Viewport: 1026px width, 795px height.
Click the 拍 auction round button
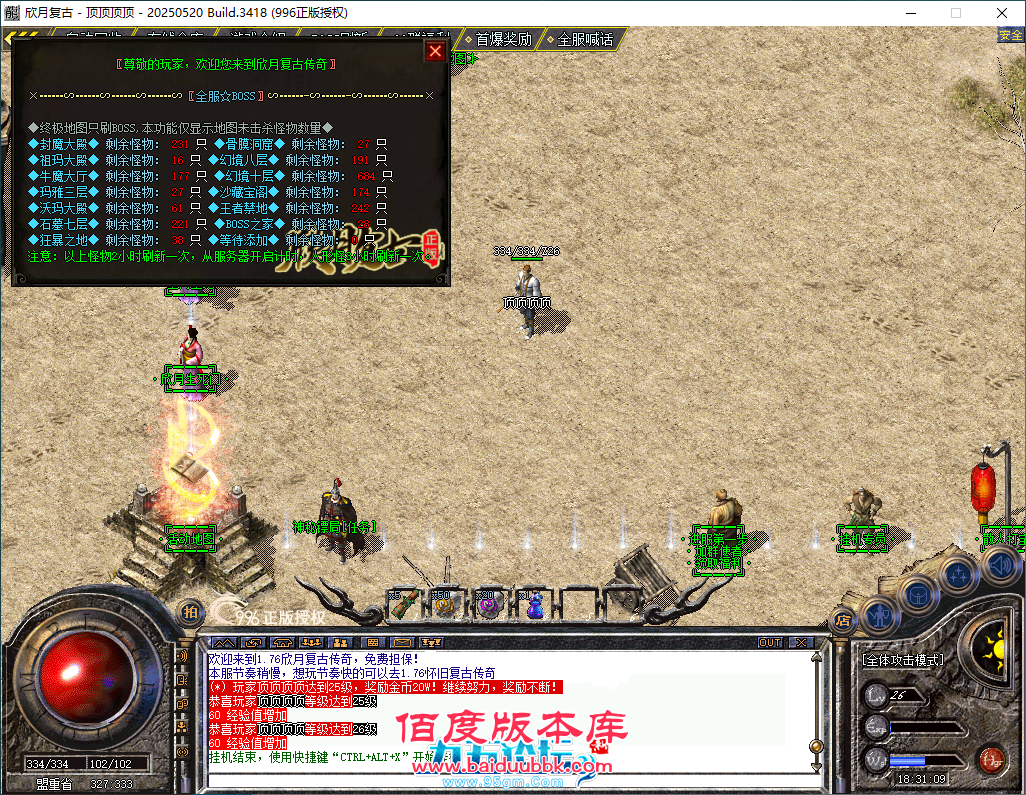pyautogui.click(x=190, y=612)
